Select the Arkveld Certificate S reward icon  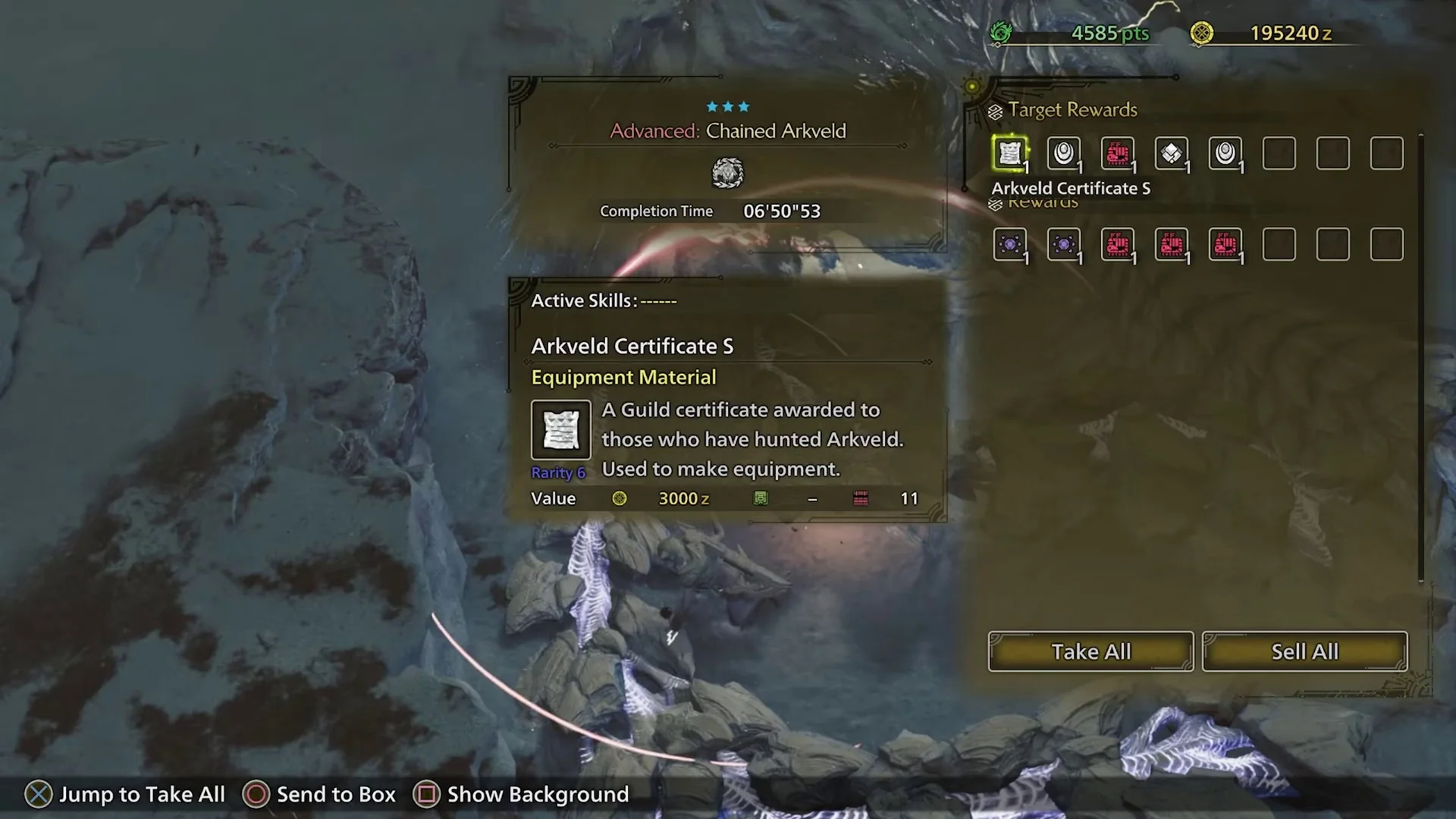pos(1010,154)
